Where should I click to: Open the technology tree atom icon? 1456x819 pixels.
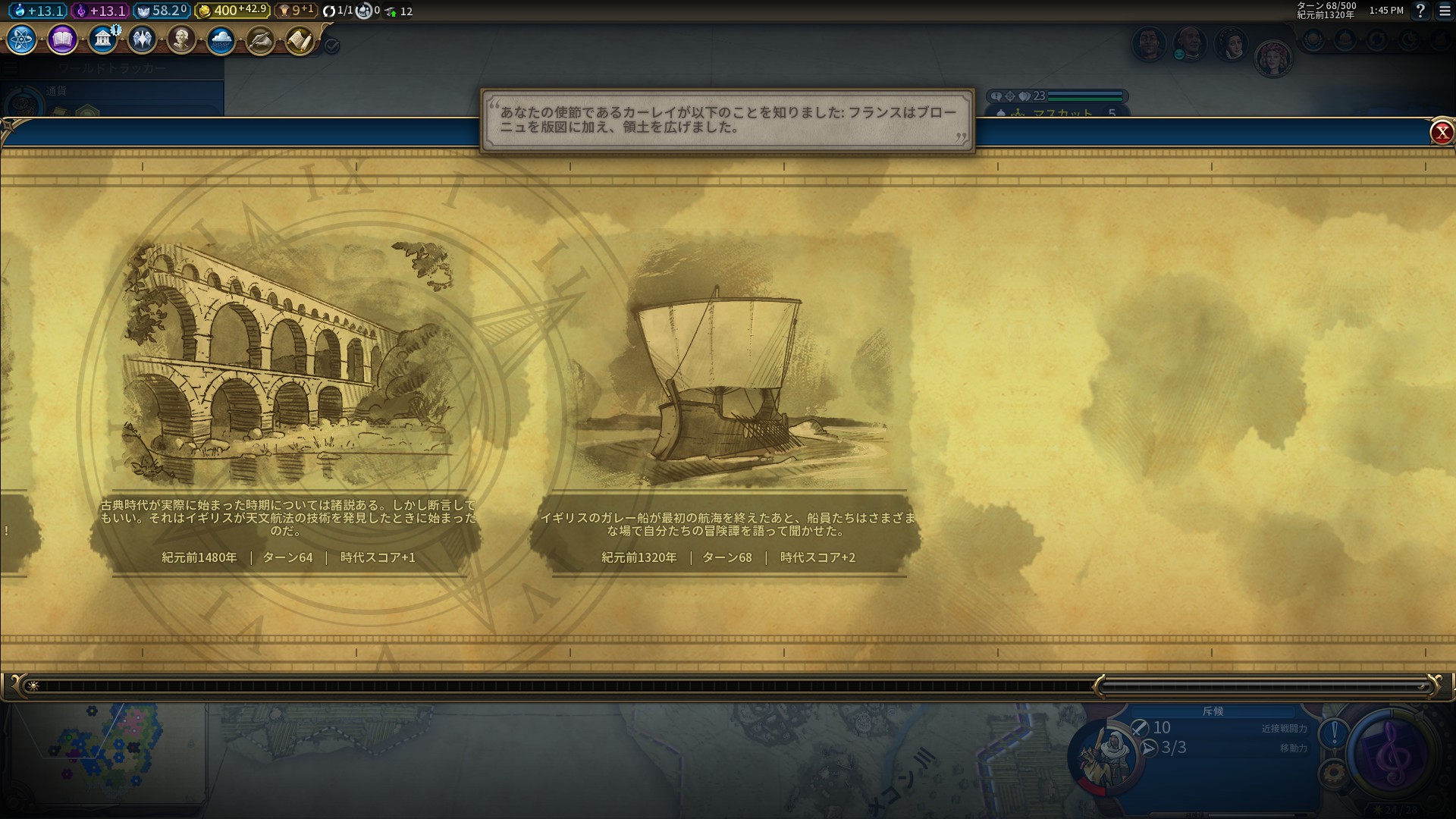[x=22, y=39]
